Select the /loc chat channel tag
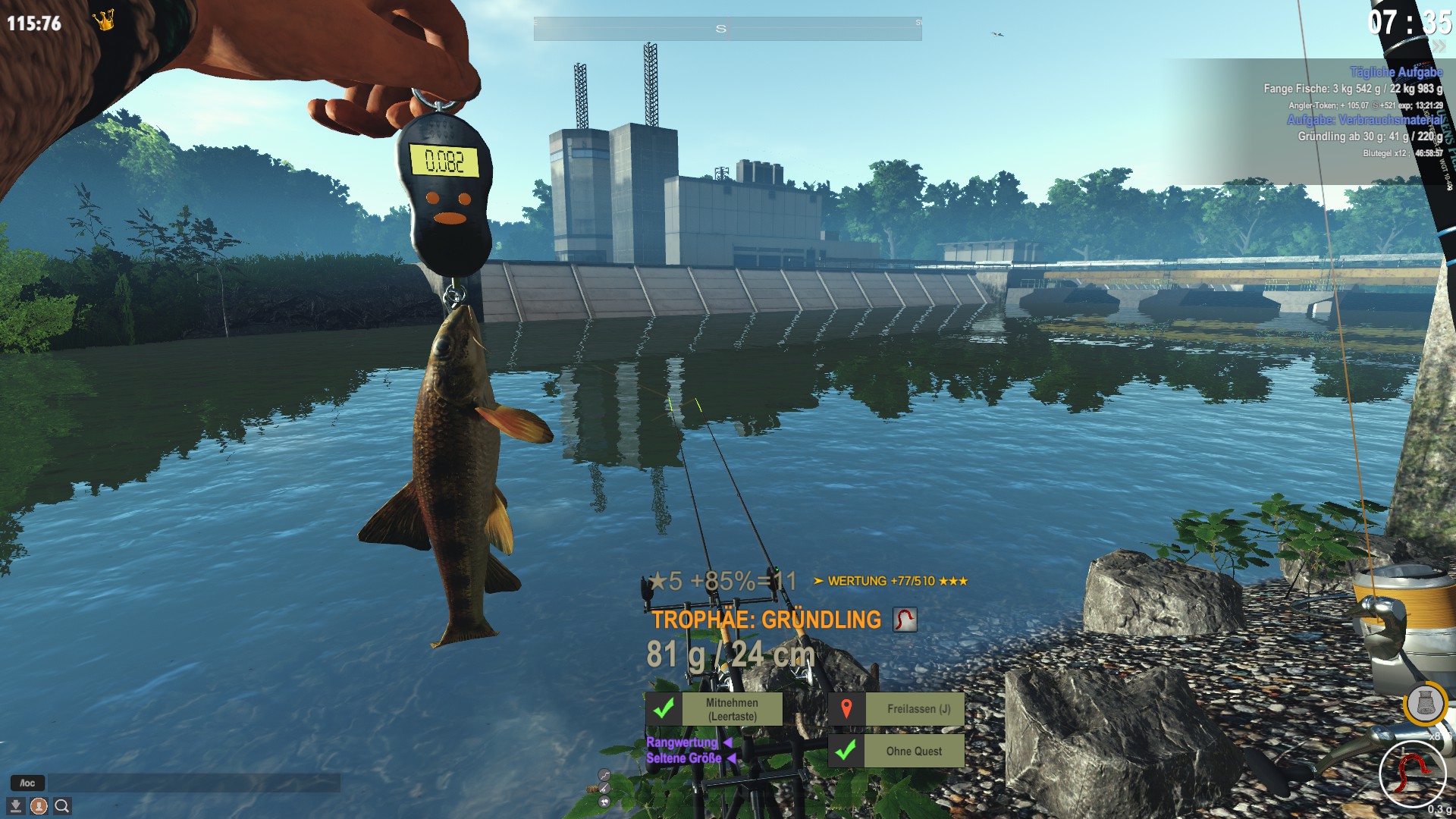The image size is (1456, 819). [x=27, y=783]
